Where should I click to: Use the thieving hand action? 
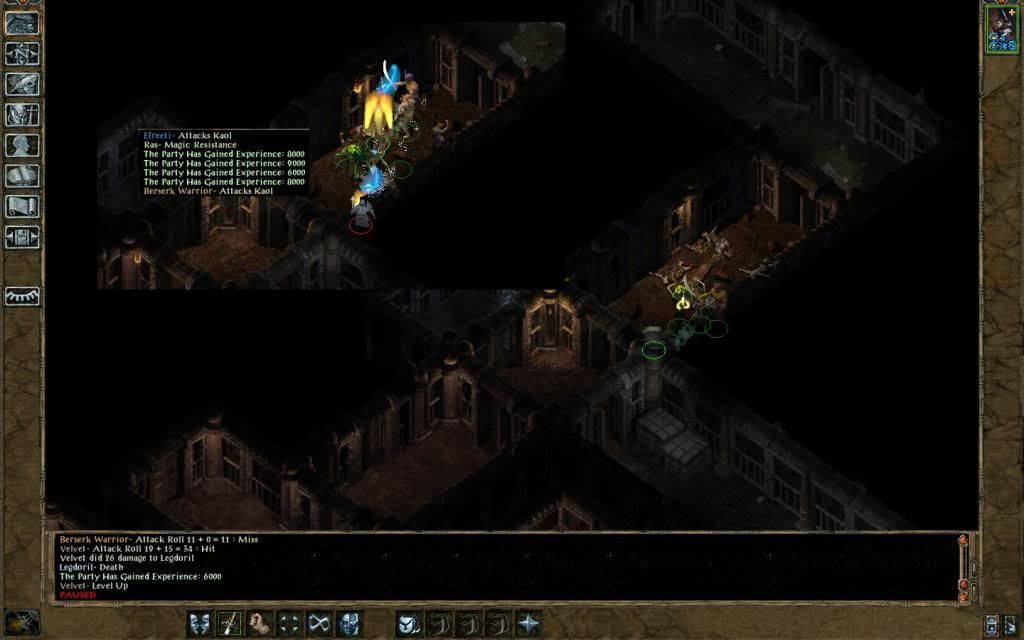[260, 623]
